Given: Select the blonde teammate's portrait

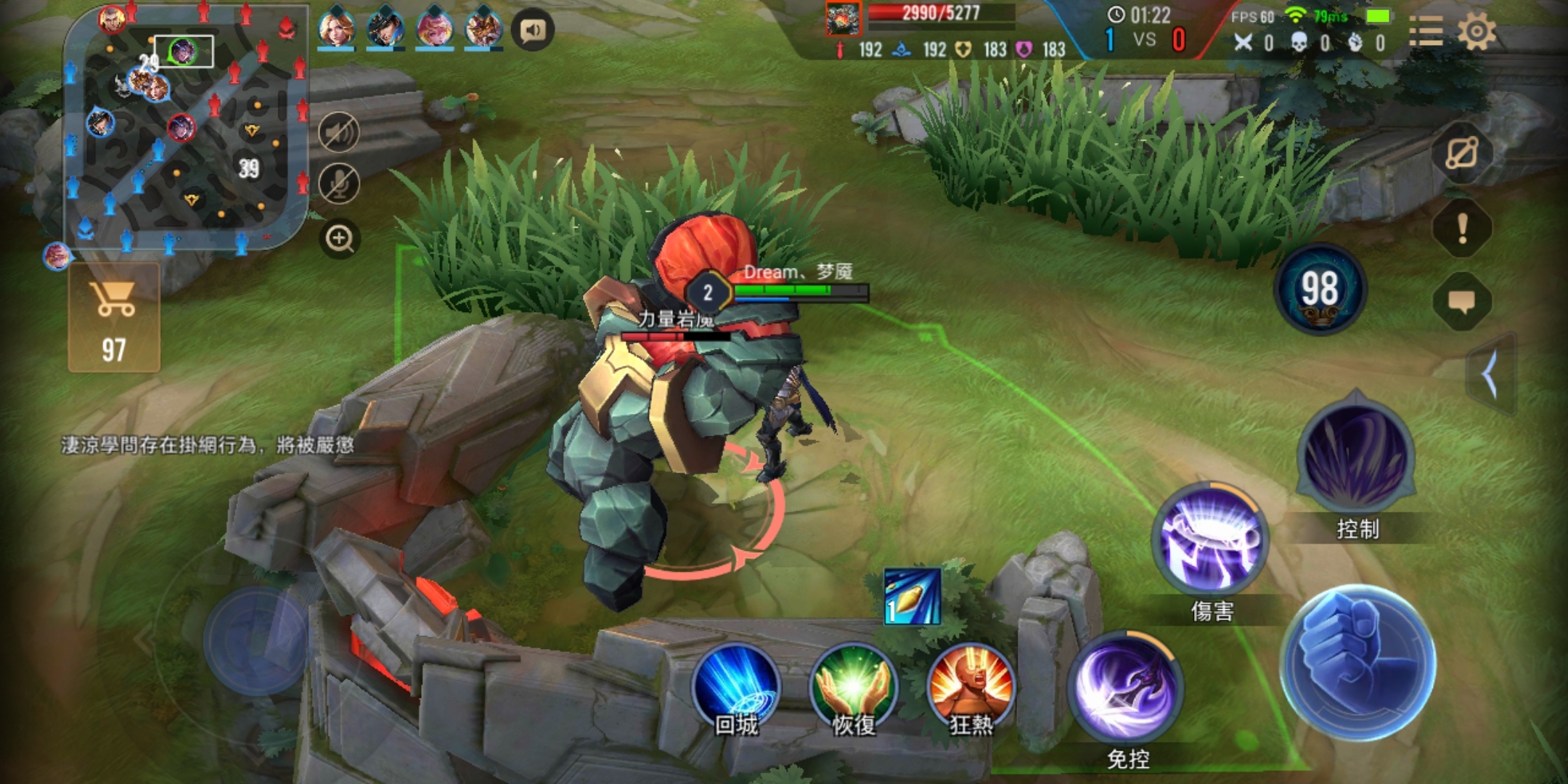Looking at the screenshot, I should (336, 29).
